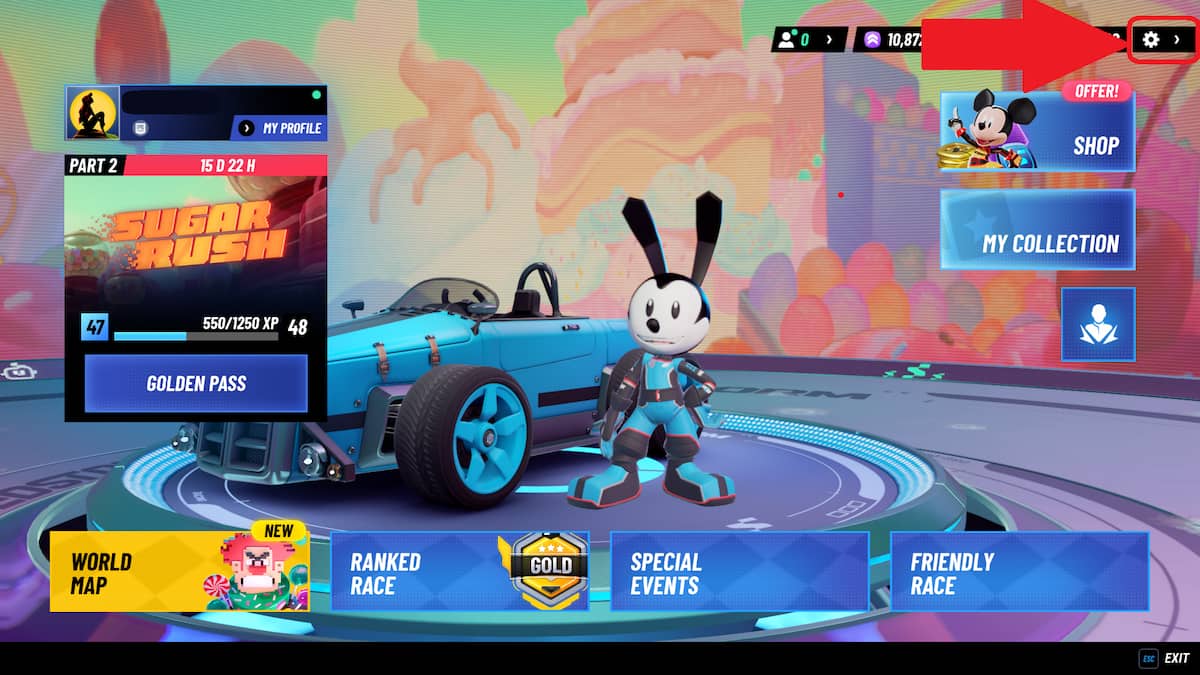1200x675 pixels.
Task: Open the World Map mode
Action: (x=180, y=571)
